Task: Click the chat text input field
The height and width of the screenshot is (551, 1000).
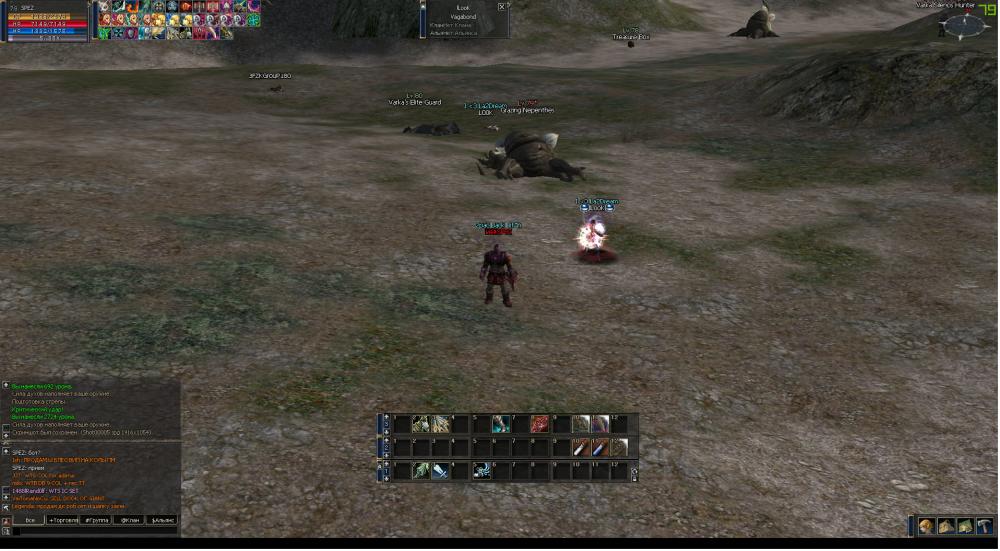Action: pos(95,532)
